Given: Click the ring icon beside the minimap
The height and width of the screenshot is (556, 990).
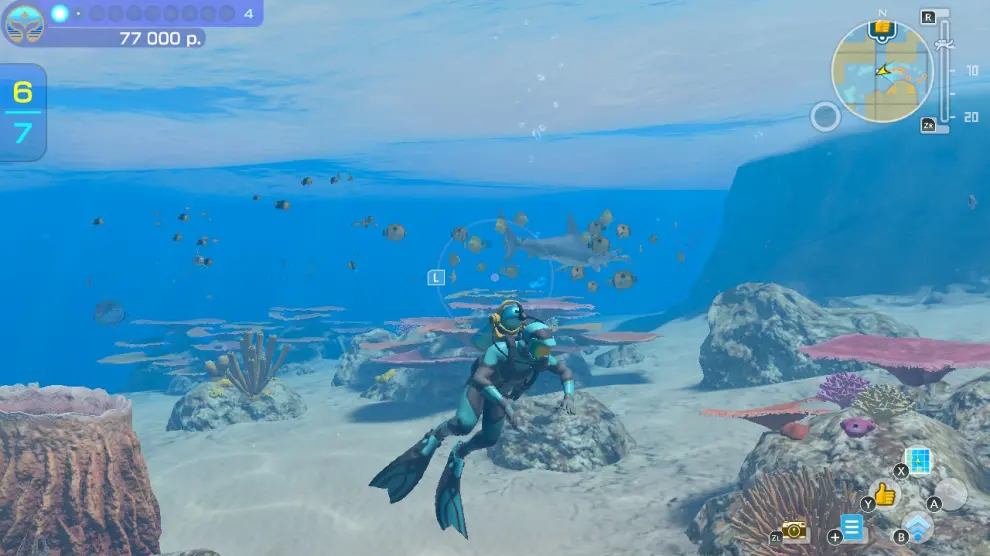Looking at the screenshot, I should pyautogui.click(x=825, y=117).
